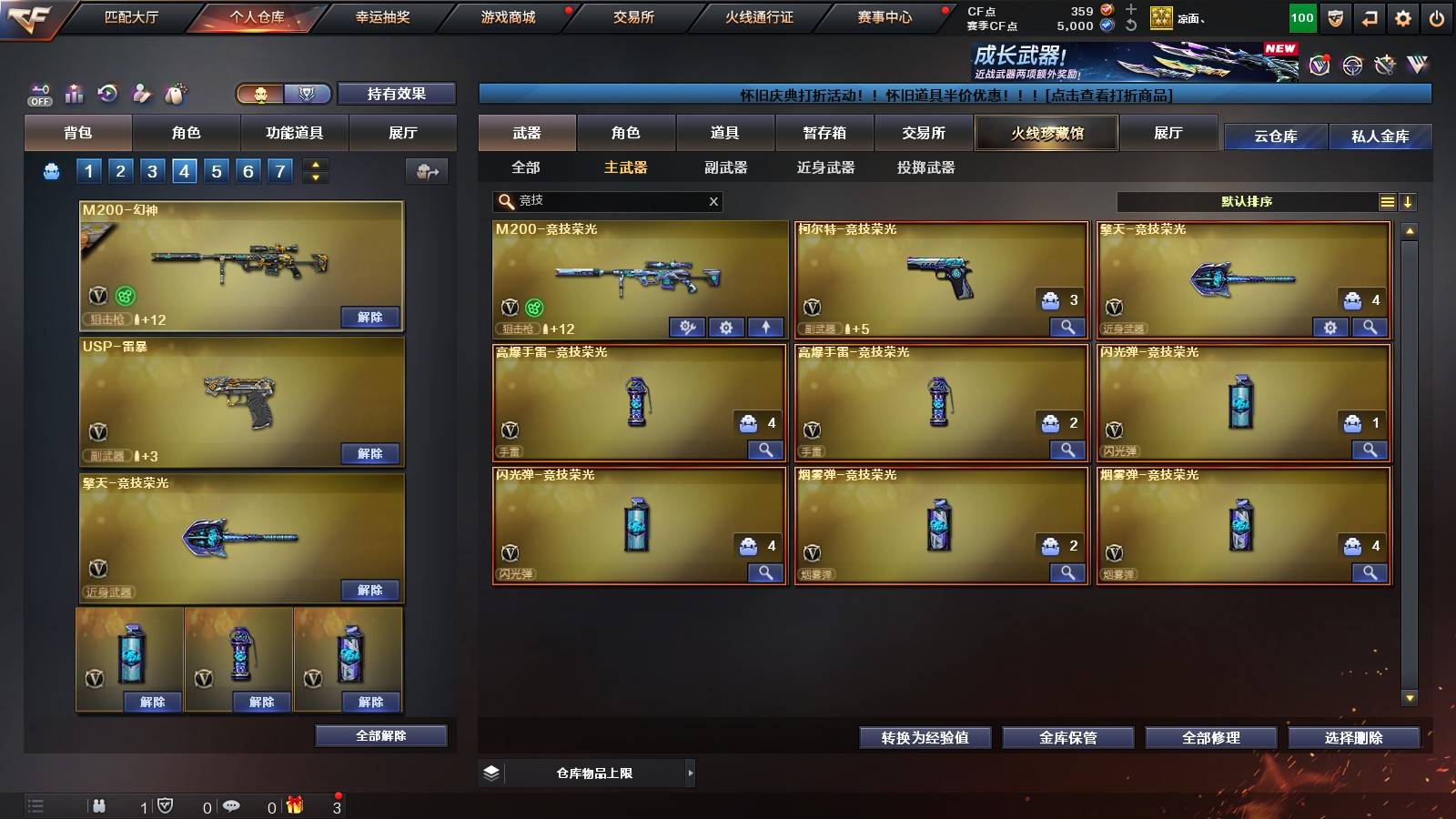
Task: Toggle the descending sort arrow beside 默认排序
Action: pos(1410,202)
